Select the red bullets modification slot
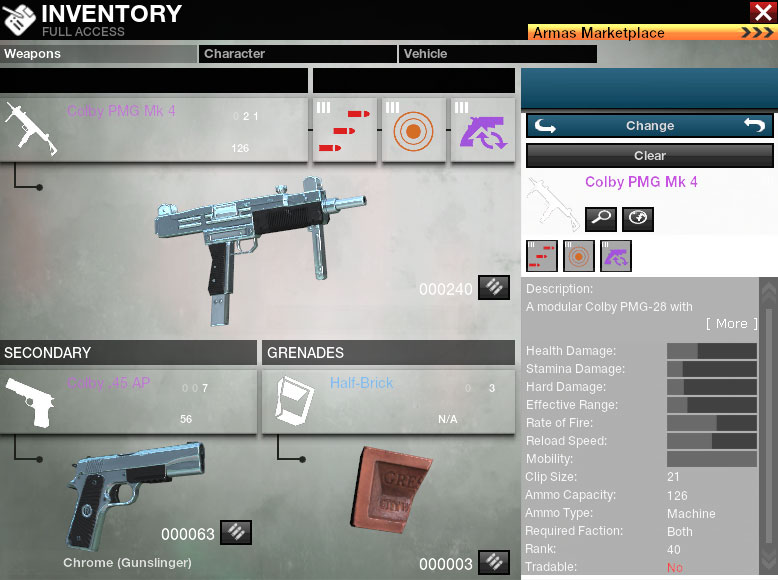The height and width of the screenshot is (580, 778). pos(345,129)
